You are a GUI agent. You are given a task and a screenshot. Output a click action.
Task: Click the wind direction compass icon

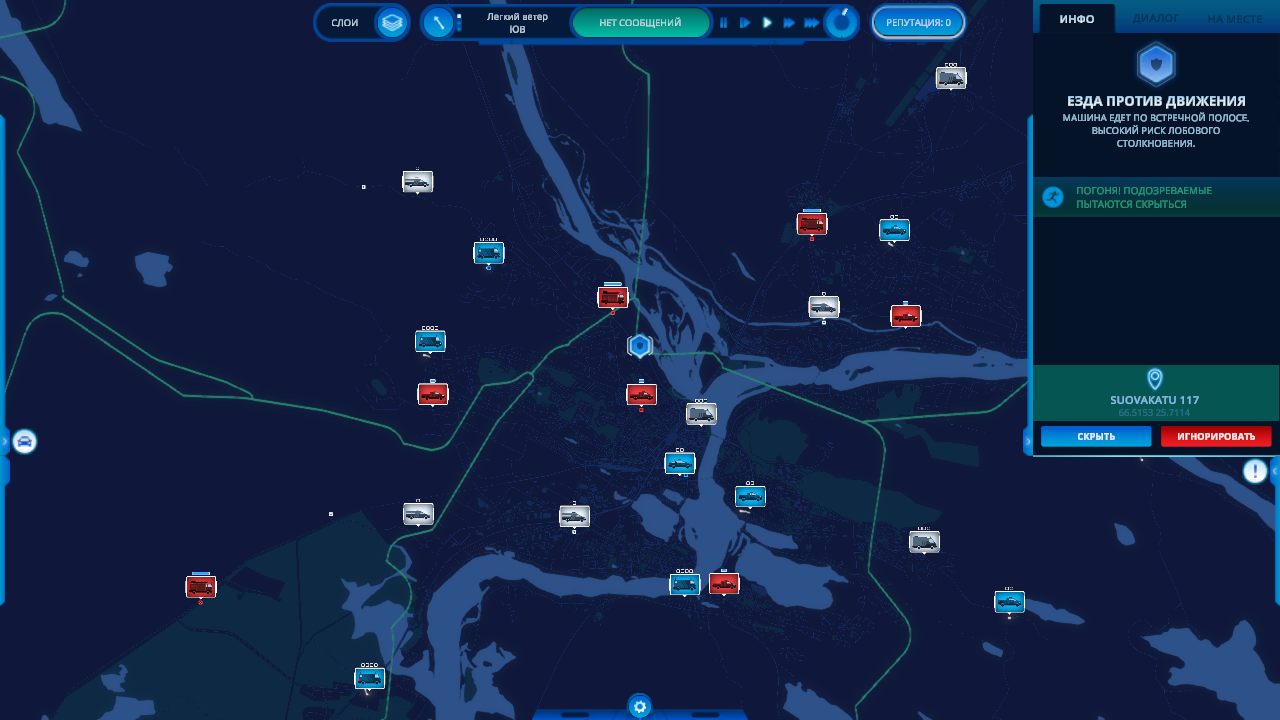pyautogui.click(x=438, y=22)
